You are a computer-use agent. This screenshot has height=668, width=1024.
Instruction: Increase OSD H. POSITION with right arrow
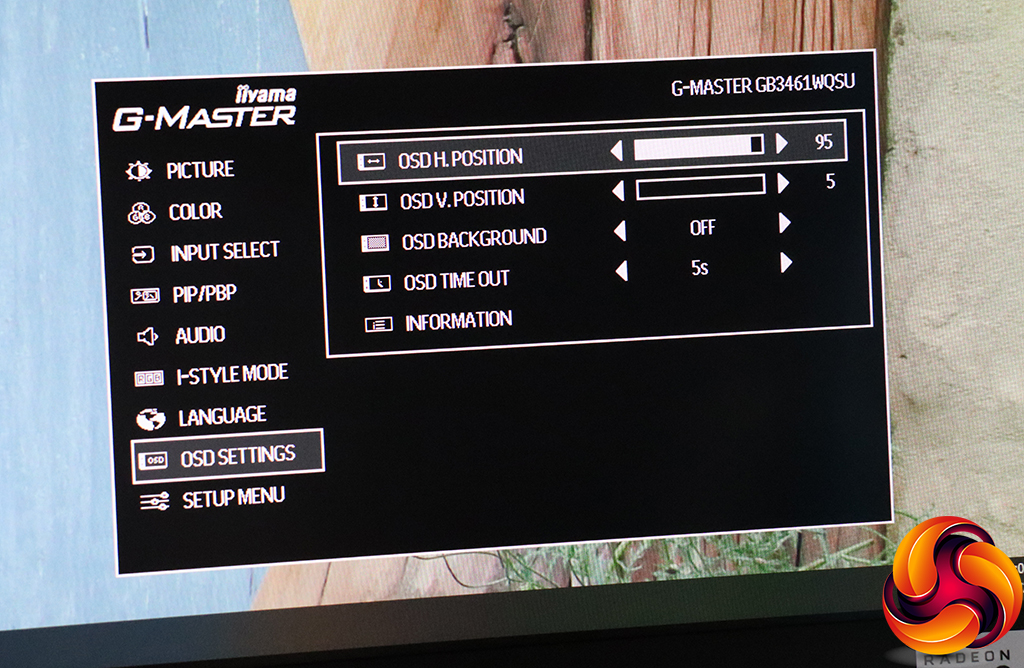click(x=782, y=143)
